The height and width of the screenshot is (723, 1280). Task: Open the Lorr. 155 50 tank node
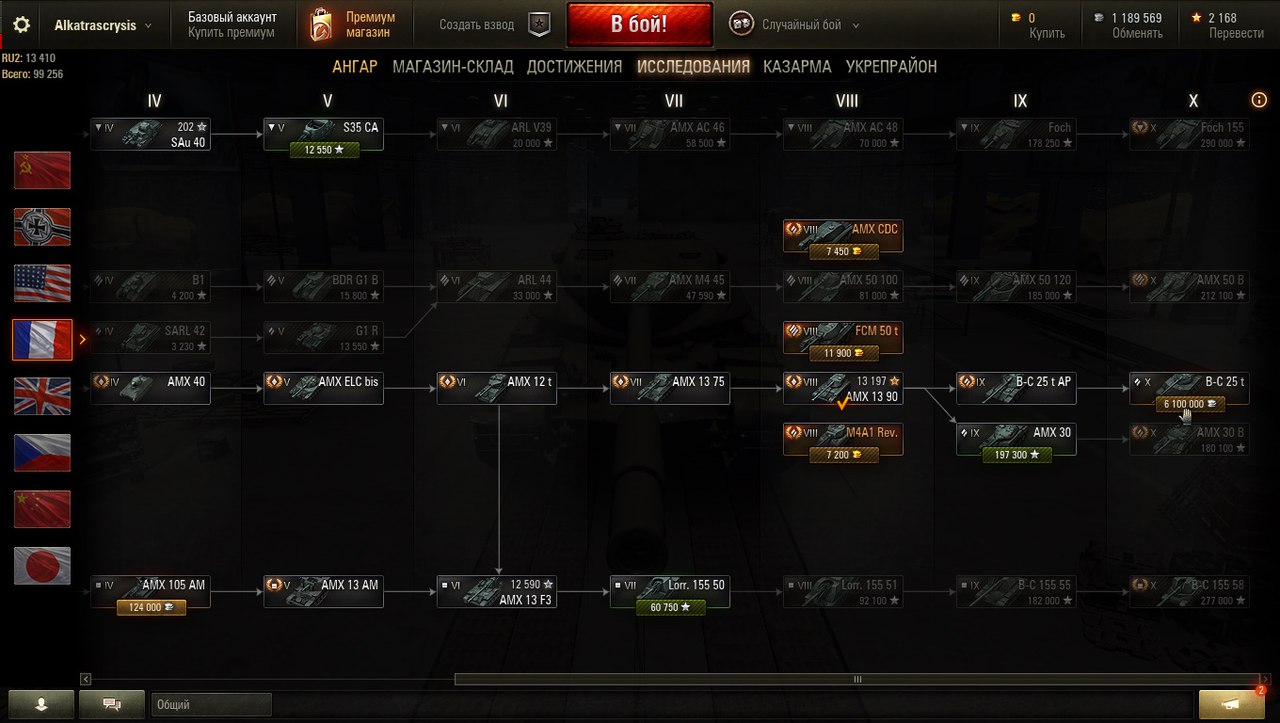coord(670,586)
